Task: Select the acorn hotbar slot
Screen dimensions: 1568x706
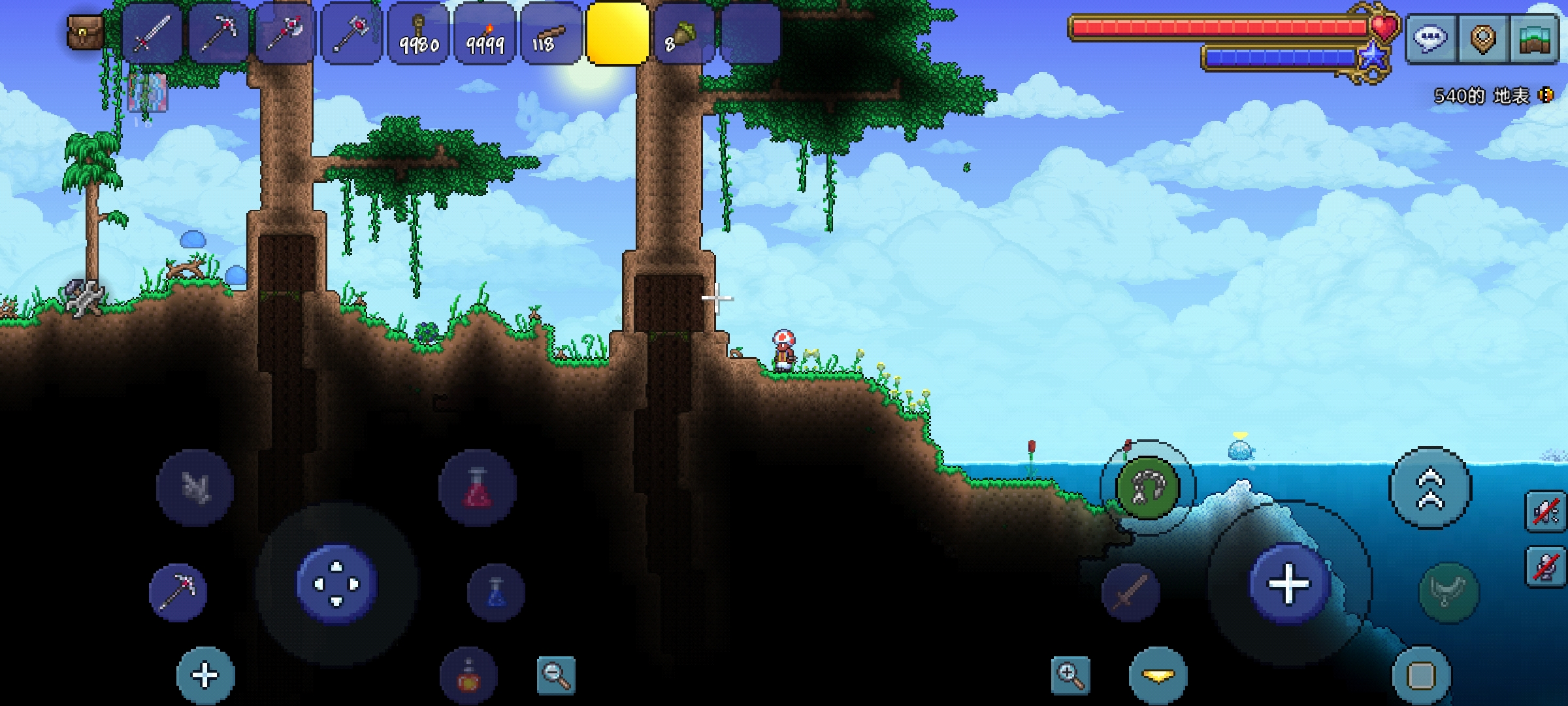Action: pos(683,34)
